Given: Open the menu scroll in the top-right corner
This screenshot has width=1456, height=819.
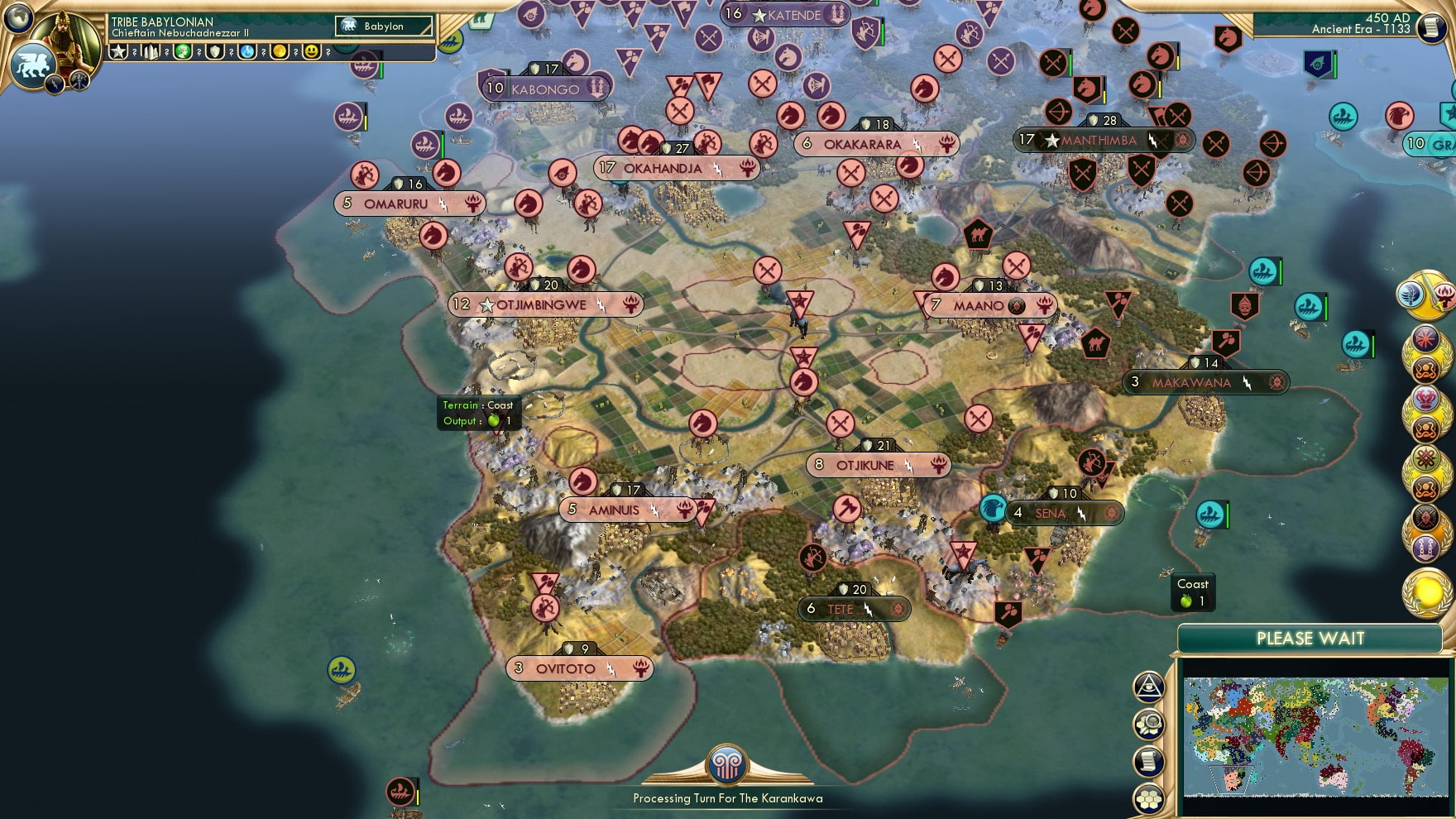Looking at the screenshot, I should (1430, 29).
